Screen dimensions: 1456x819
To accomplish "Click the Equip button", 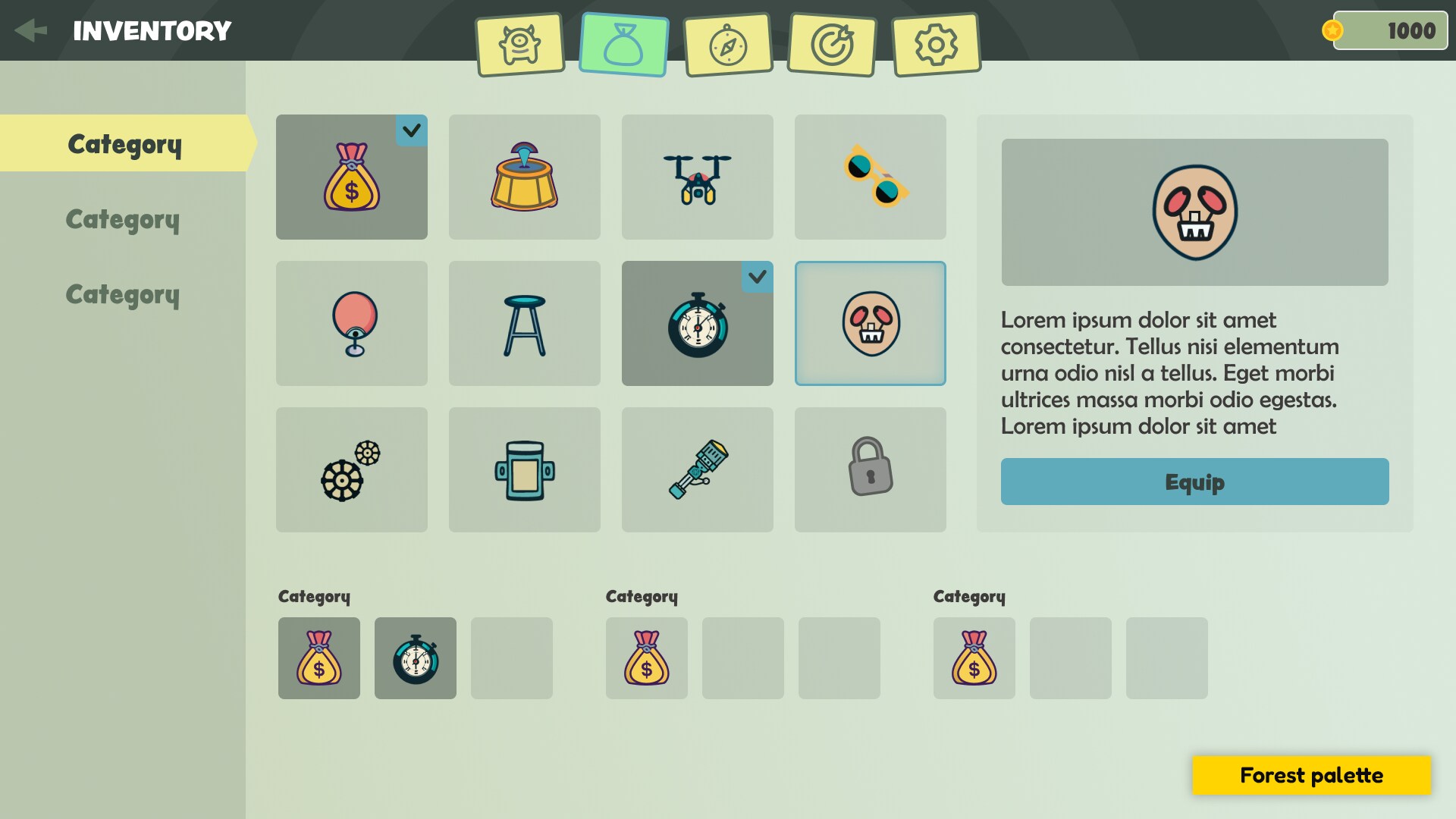I will (1195, 482).
